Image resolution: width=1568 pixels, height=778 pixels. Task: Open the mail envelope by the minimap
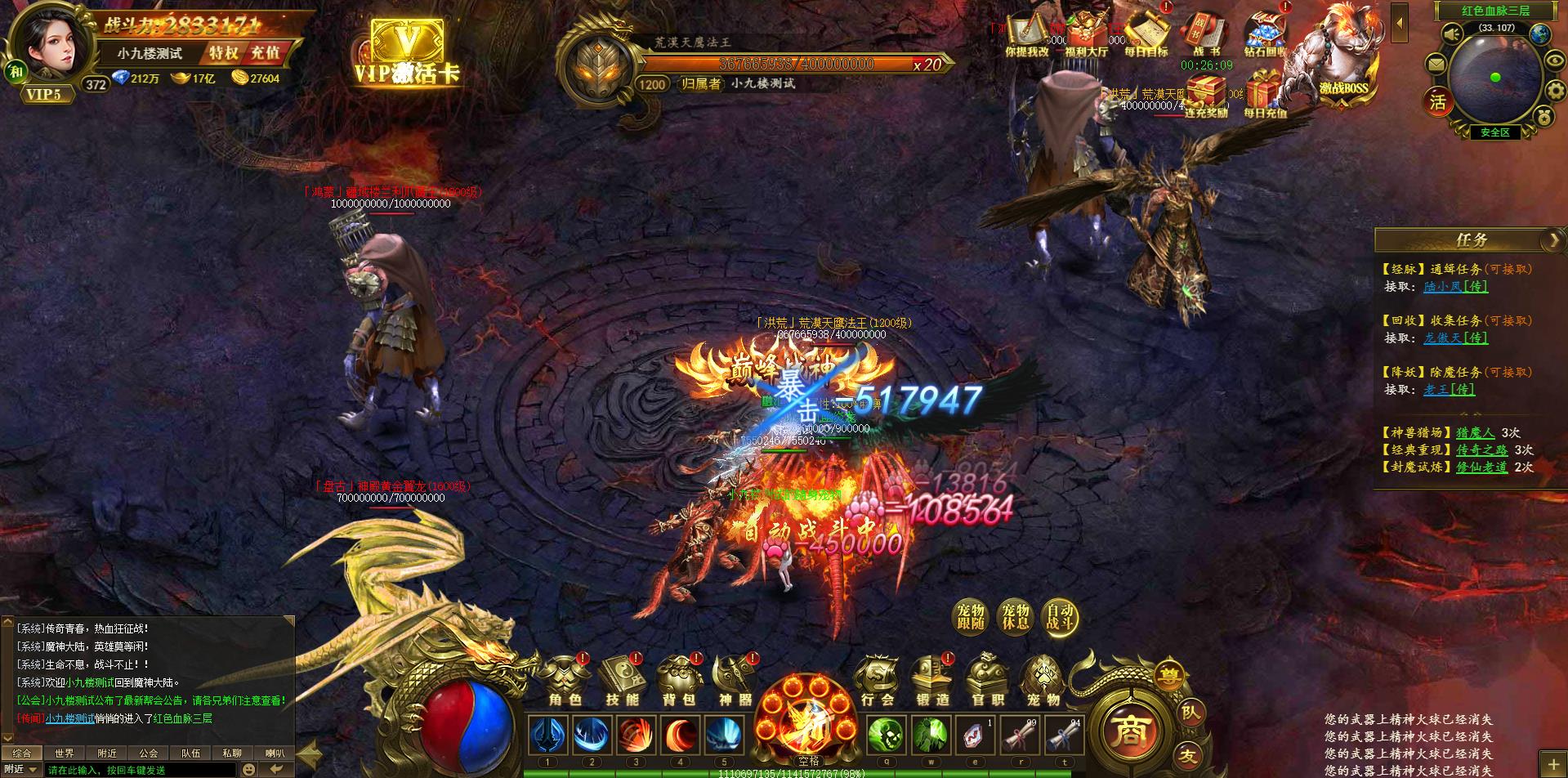point(1436,65)
